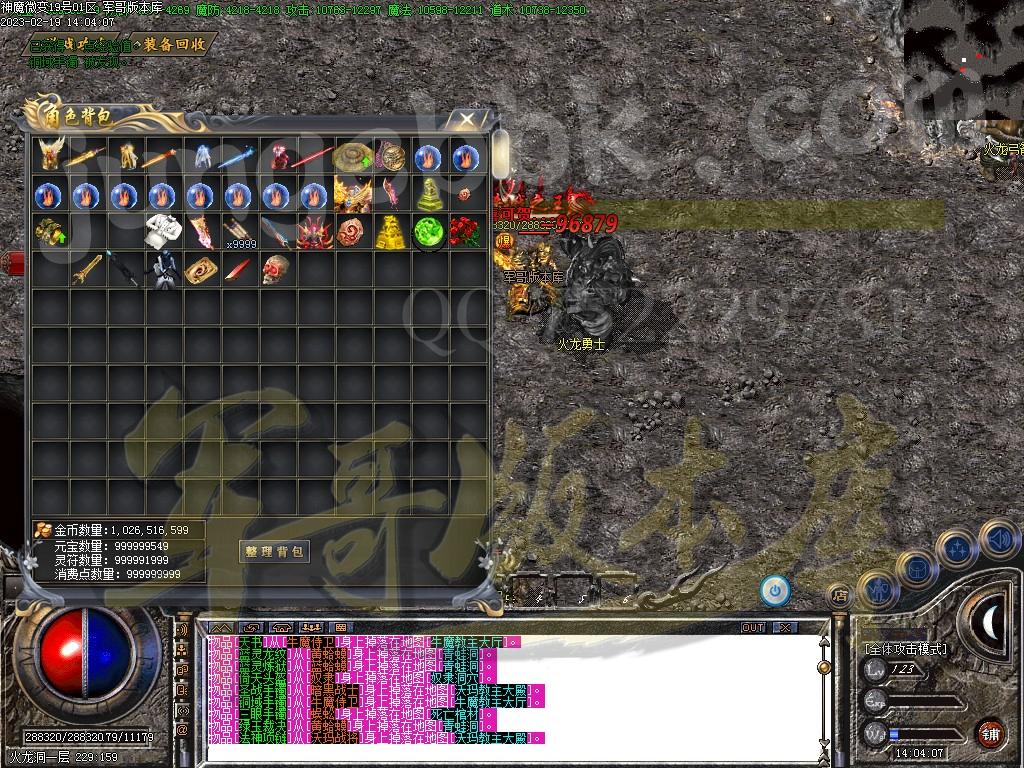Select the green orb item in backpack
1024x768 pixels.
point(429,231)
